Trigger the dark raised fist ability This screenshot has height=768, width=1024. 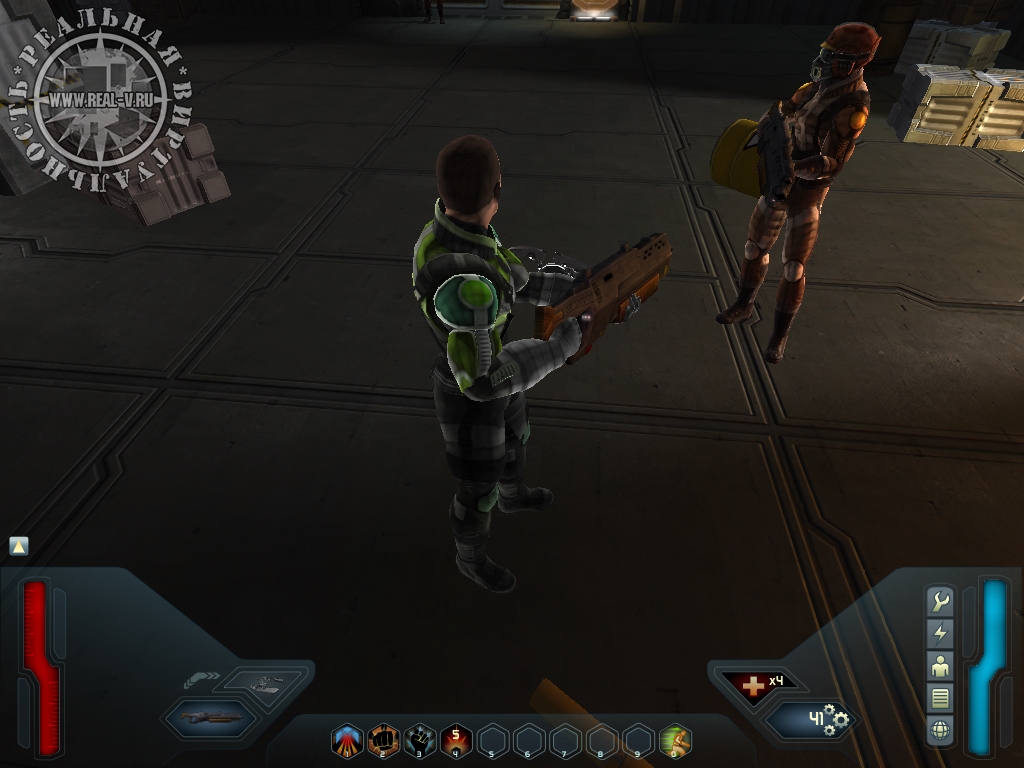click(420, 740)
